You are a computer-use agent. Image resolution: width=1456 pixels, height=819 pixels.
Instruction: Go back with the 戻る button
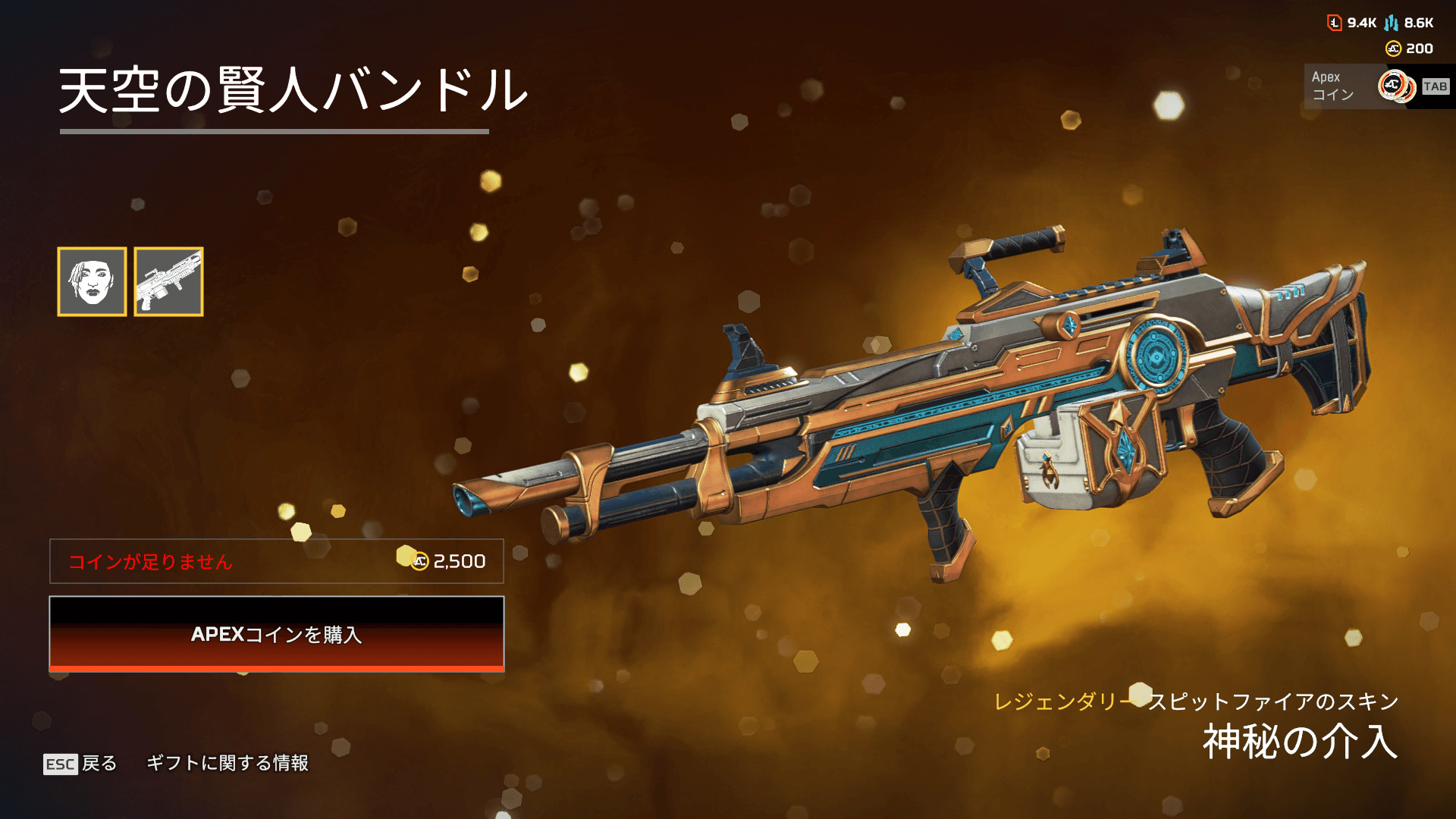tap(81, 763)
